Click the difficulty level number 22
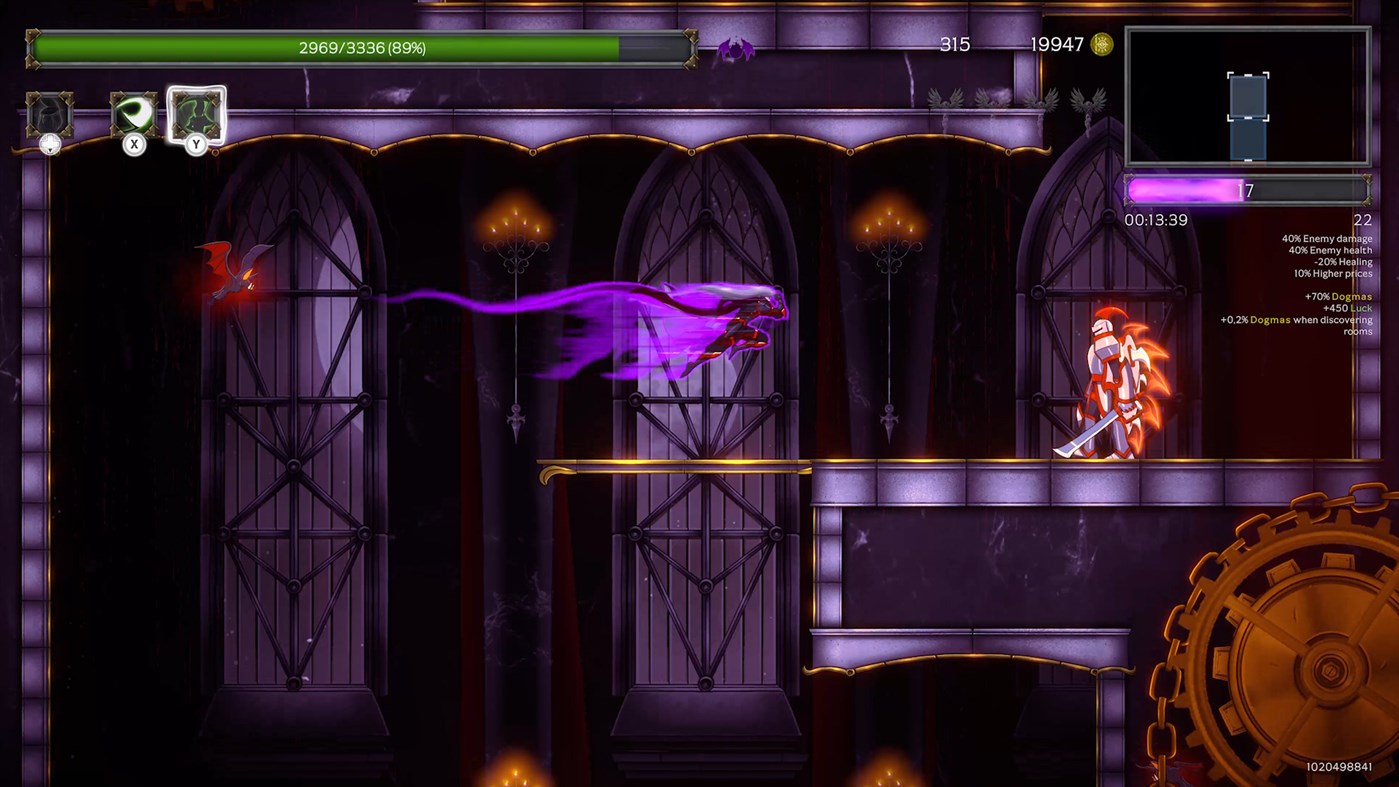Image resolution: width=1399 pixels, height=787 pixels. click(1362, 220)
